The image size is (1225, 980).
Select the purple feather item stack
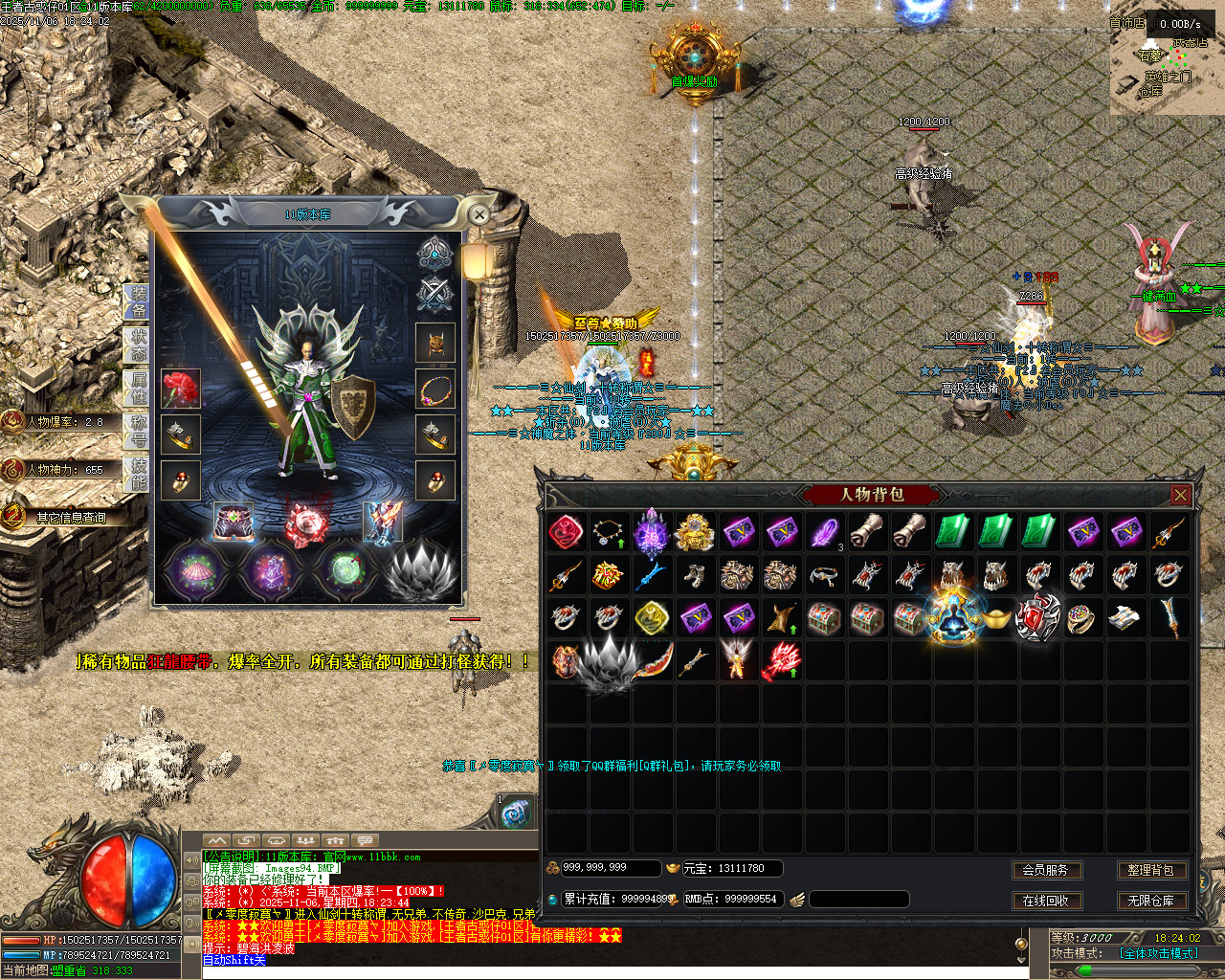click(824, 532)
